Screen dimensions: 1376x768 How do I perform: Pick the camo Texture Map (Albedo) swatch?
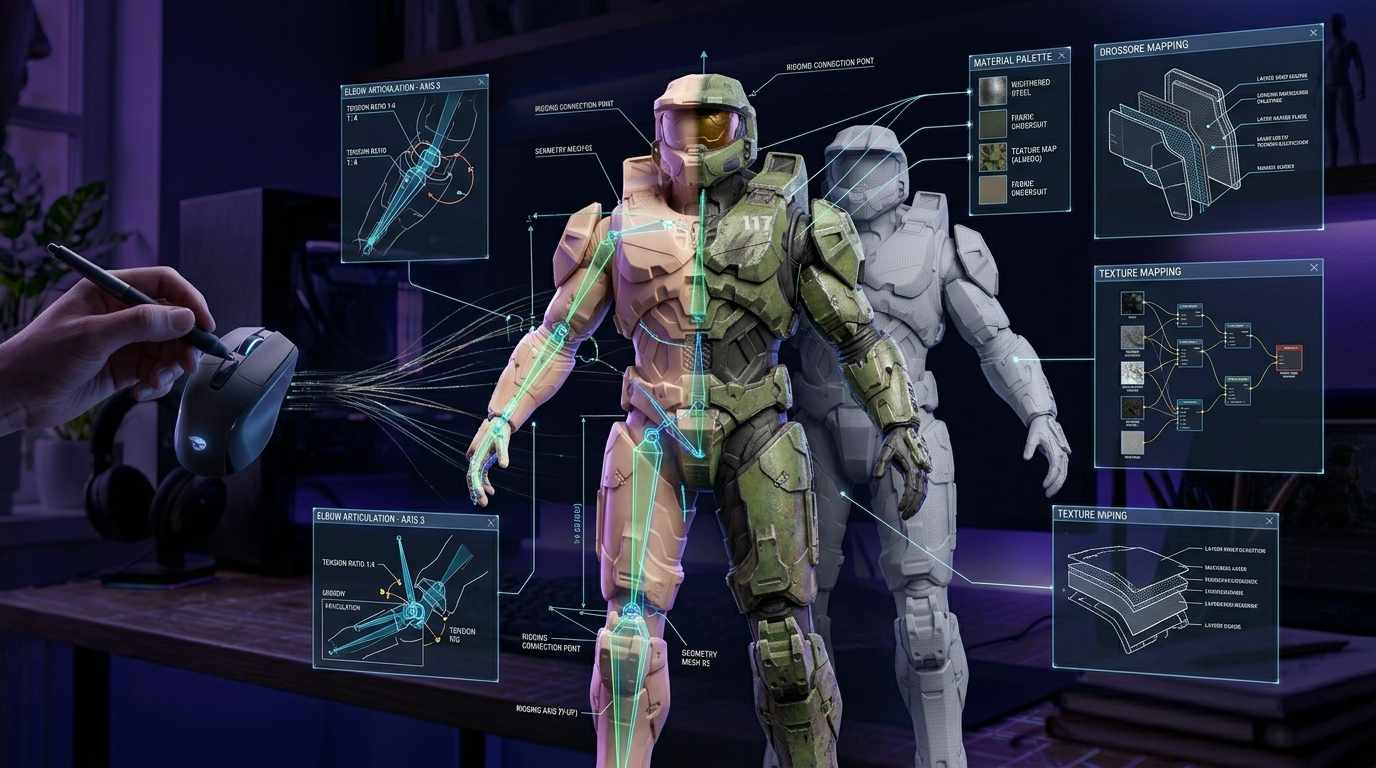coord(992,157)
